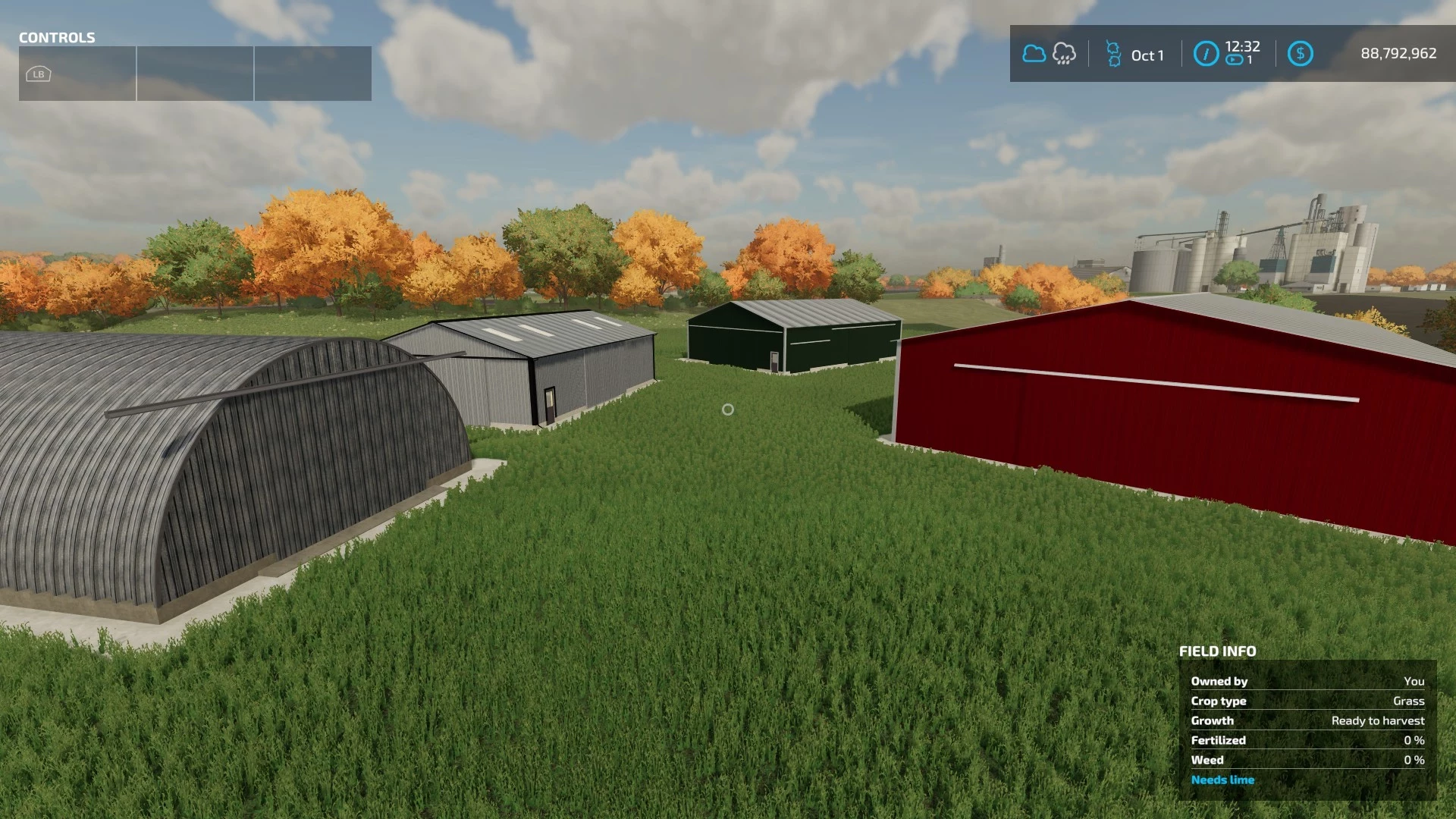
Task: Click the crosshair reticle at screen center
Action: [728, 409]
